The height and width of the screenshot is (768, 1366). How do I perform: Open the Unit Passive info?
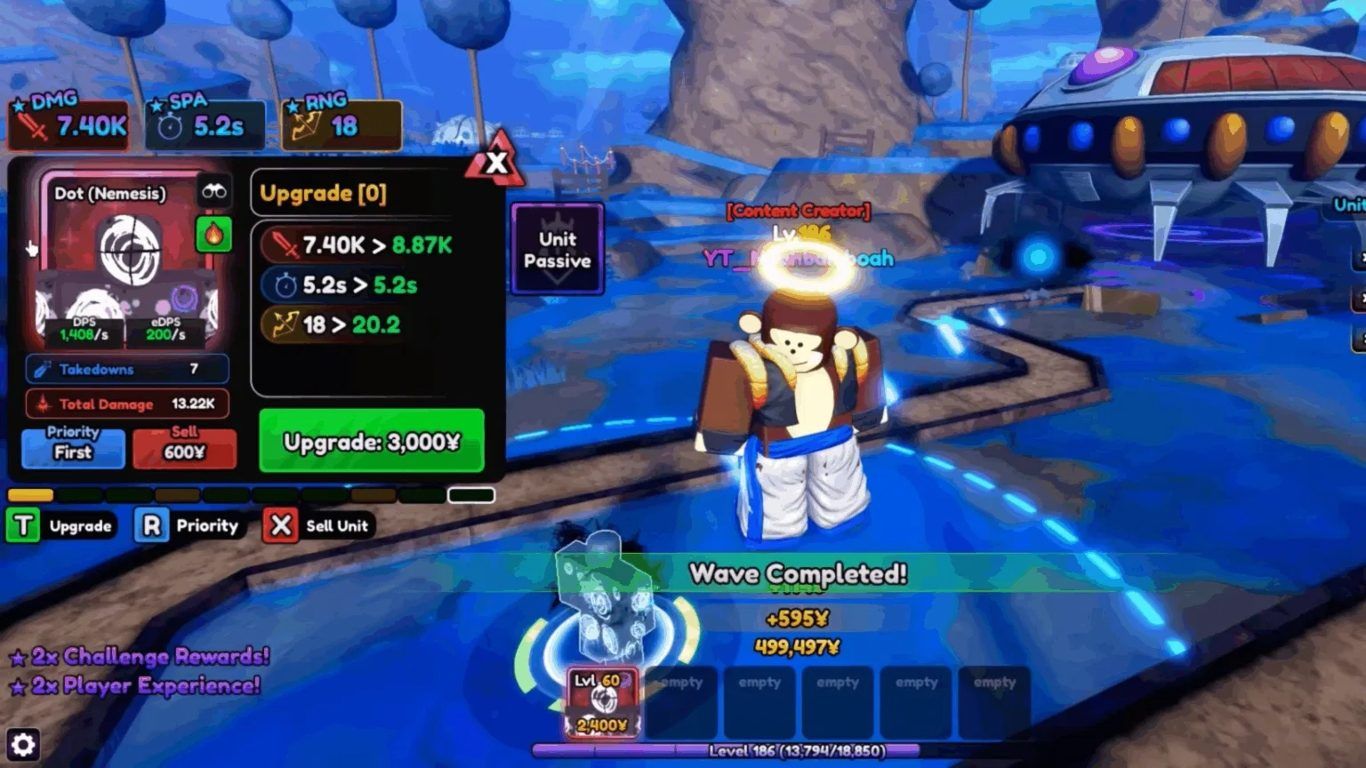pos(557,249)
